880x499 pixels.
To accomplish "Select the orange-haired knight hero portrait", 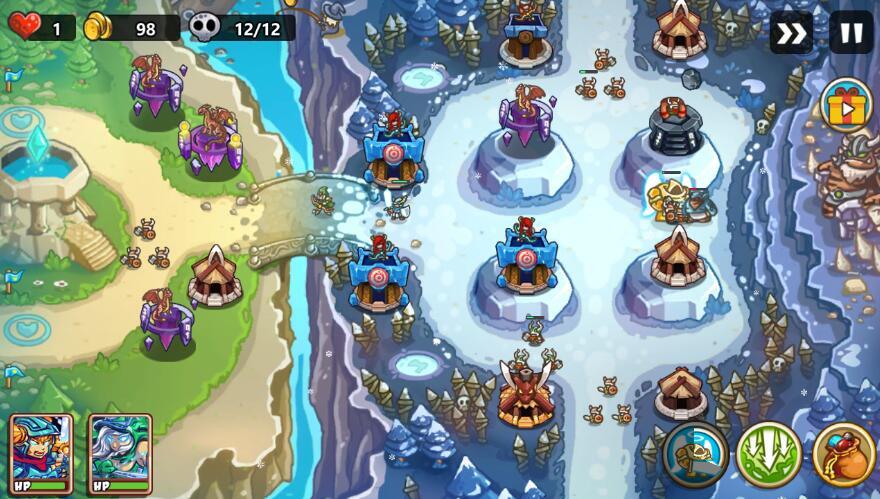I will 41,454.
